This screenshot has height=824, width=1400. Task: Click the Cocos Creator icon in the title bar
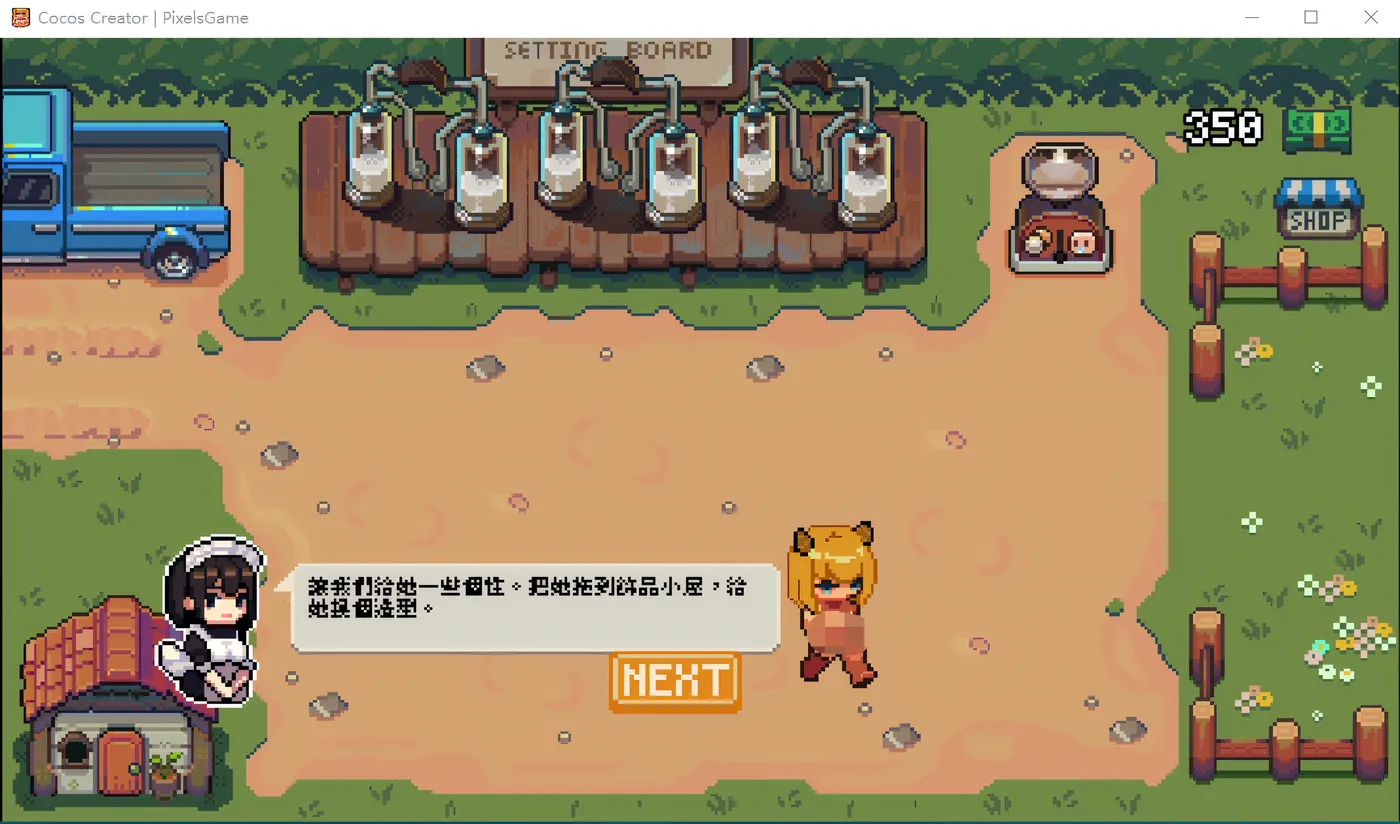coord(19,17)
